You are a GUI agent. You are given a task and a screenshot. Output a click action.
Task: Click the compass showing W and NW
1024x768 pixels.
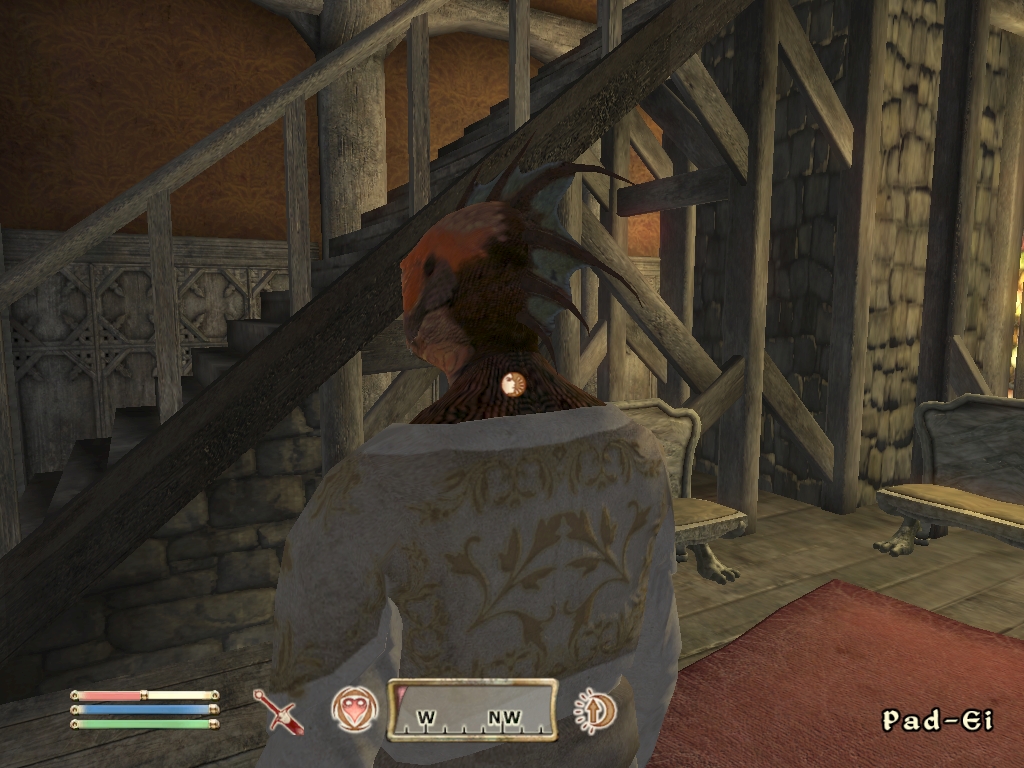[x=472, y=711]
